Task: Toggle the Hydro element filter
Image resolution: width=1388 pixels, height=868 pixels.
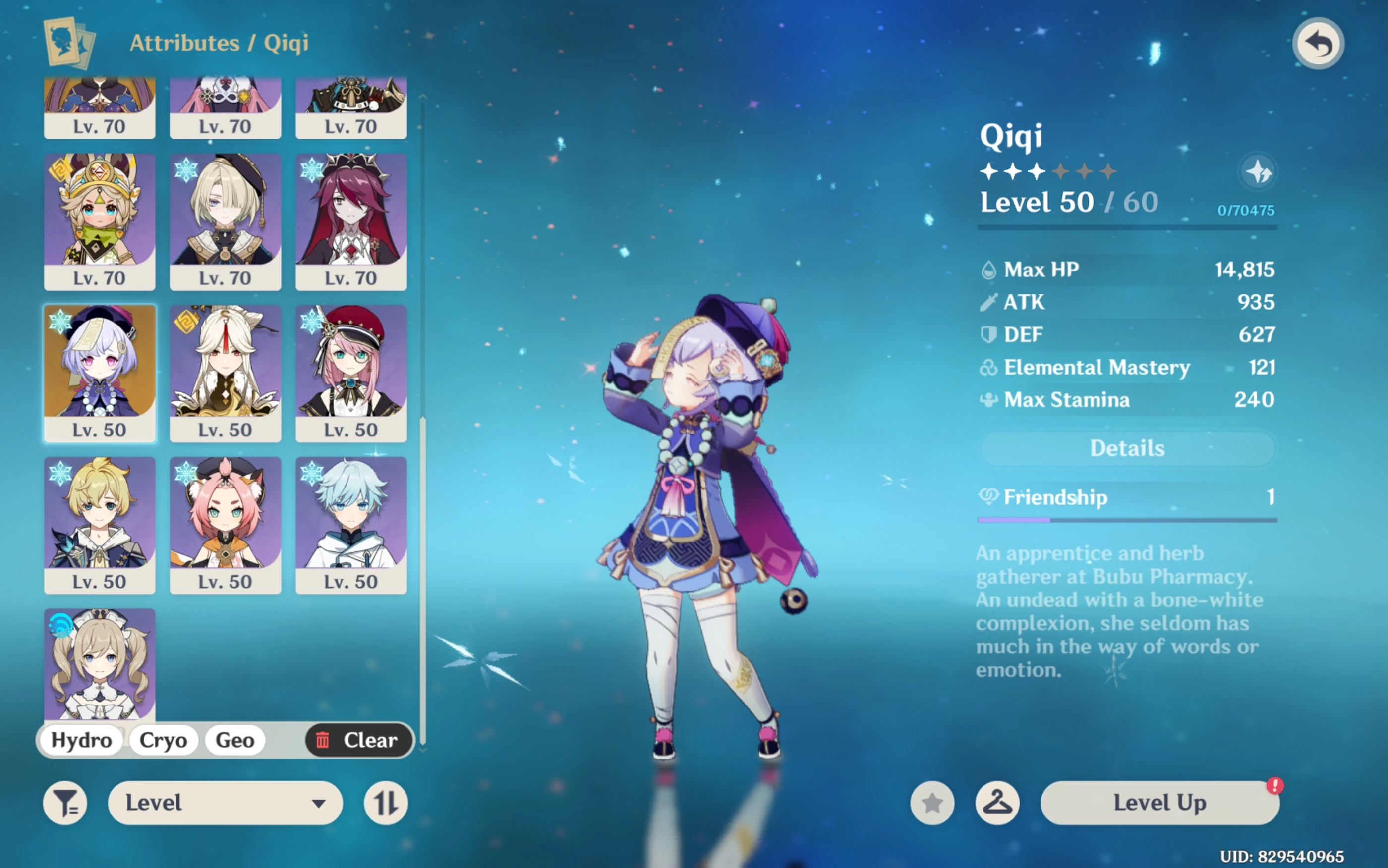Action: pyautogui.click(x=80, y=740)
